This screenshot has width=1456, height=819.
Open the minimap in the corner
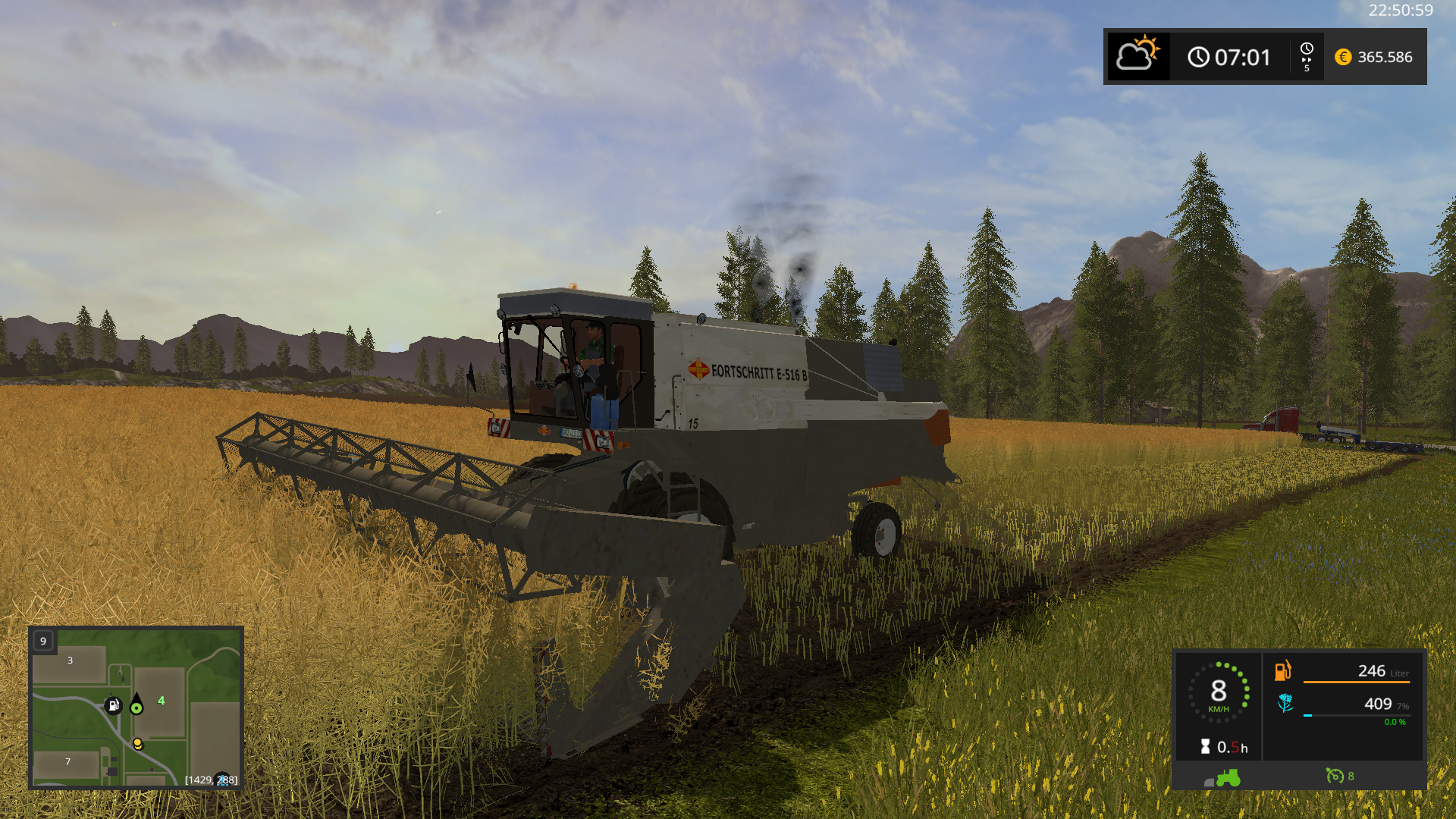click(136, 708)
